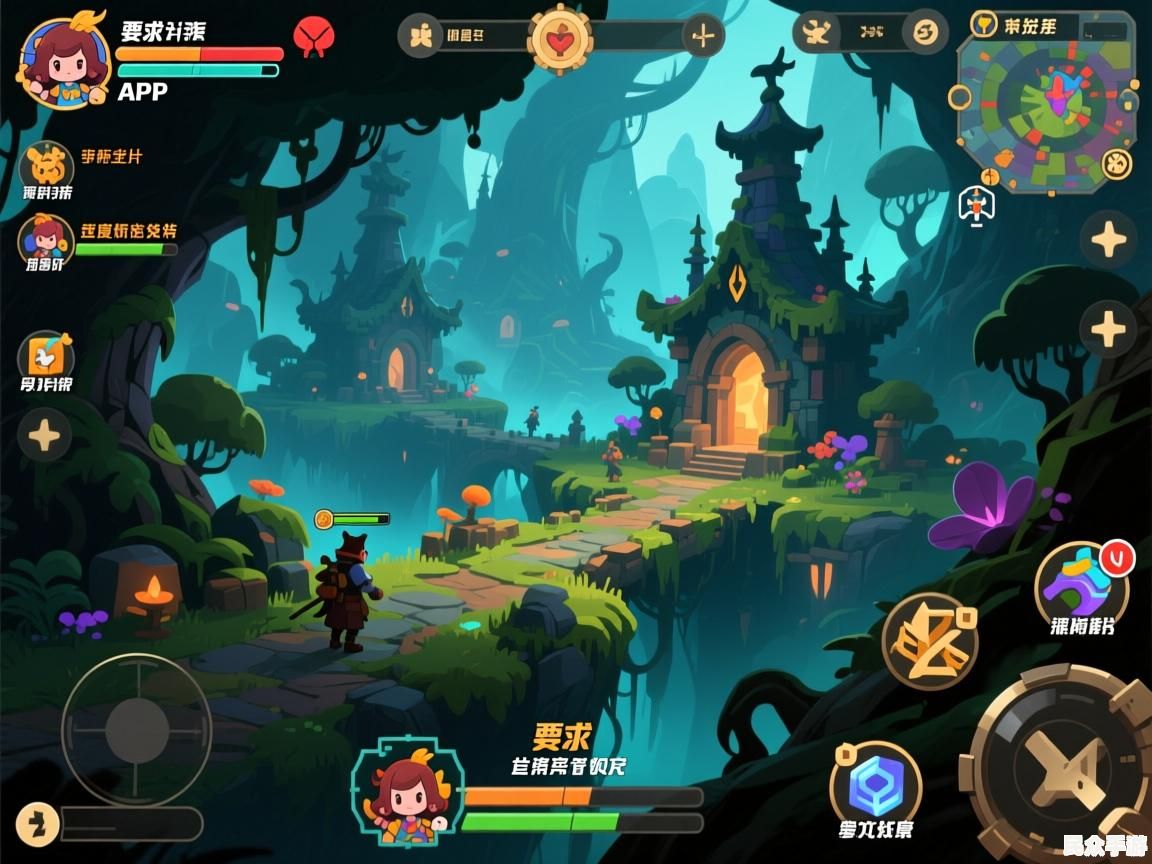This screenshot has width=1152, height=864.
Task: Select the companion portrait with green bar
Action: tap(45, 238)
